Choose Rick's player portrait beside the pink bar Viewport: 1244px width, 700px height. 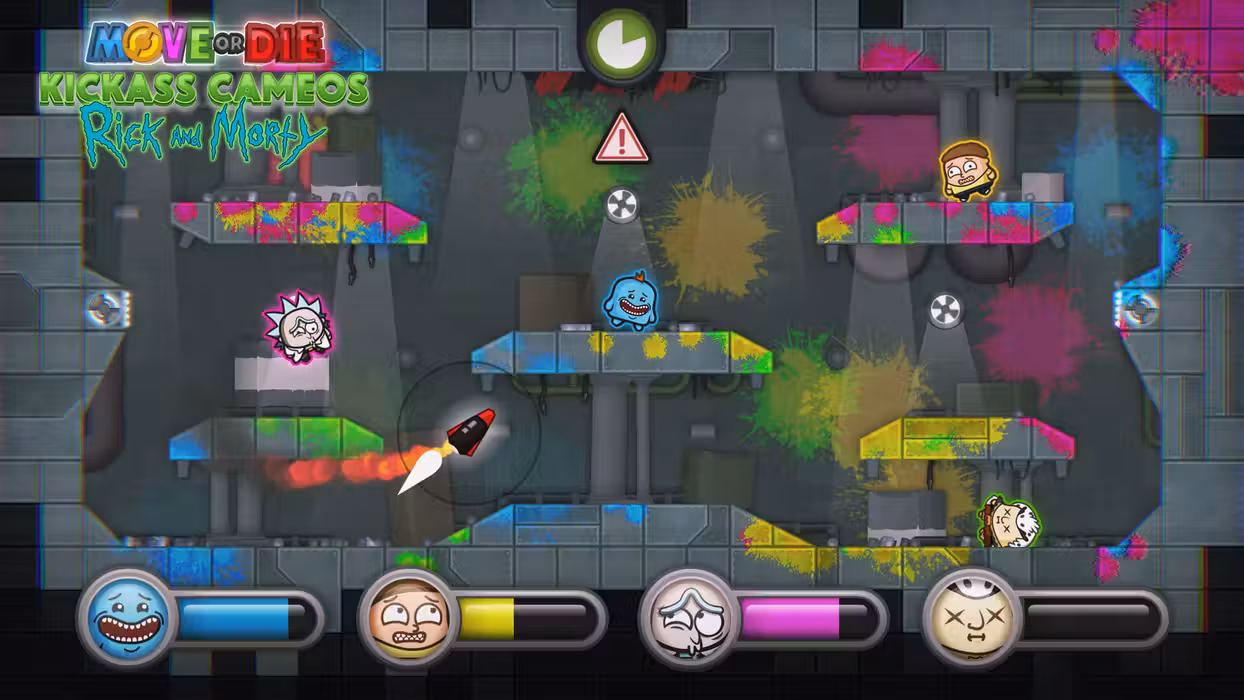click(689, 617)
